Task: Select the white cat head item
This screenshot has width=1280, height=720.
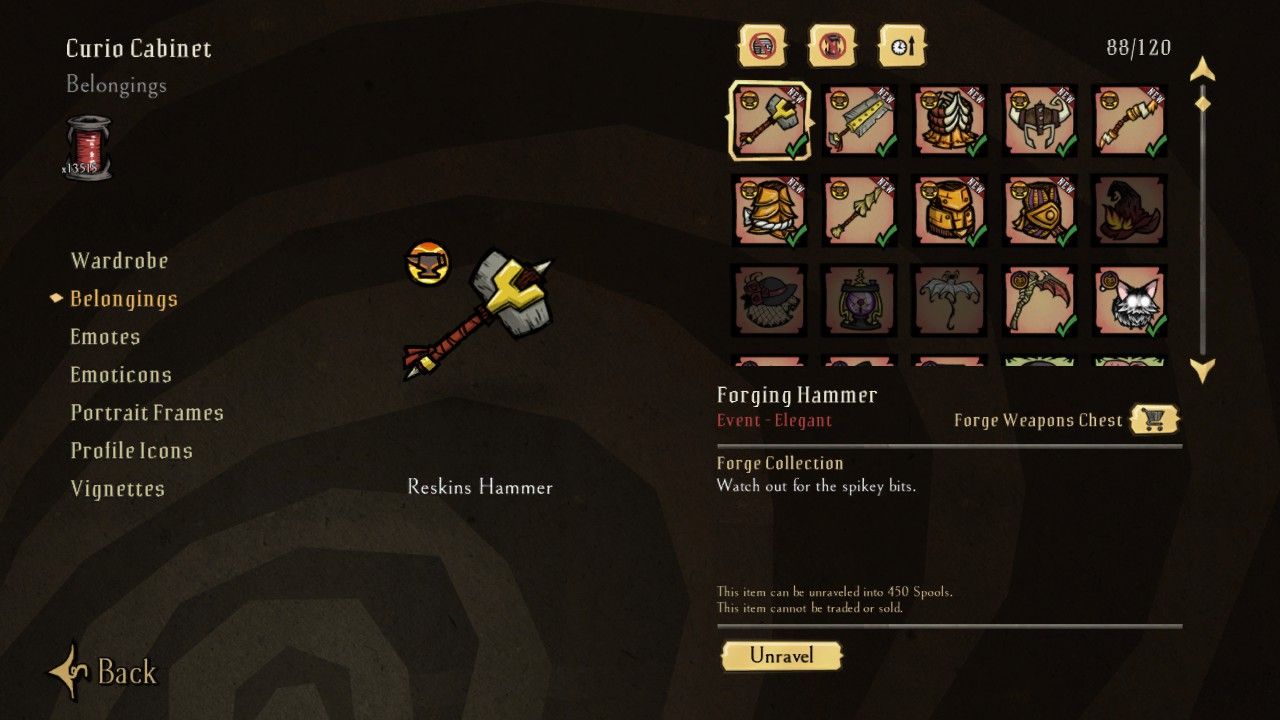Action: point(1129,300)
